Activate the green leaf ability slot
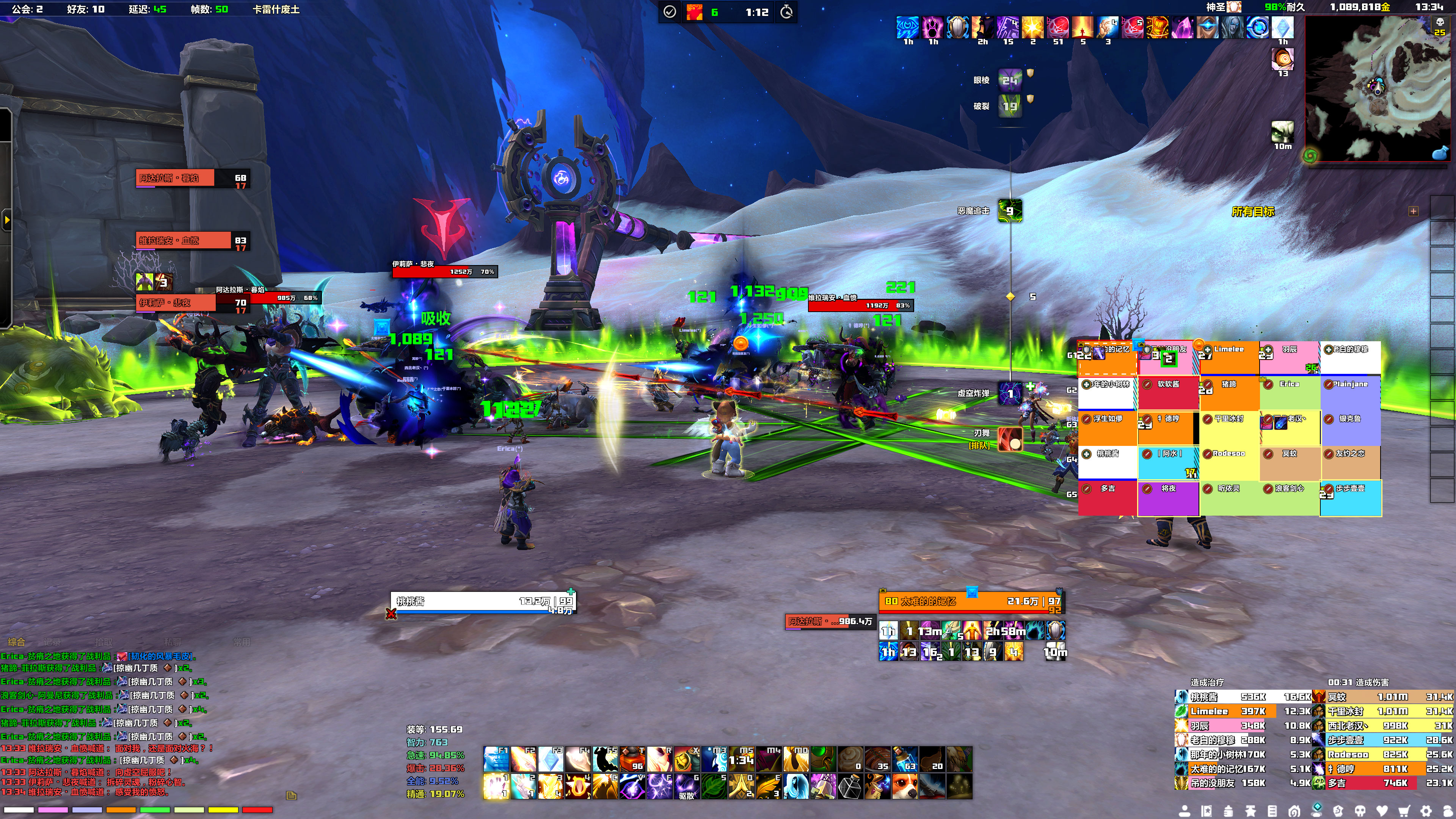The width and height of the screenshot is (1456, 819). point(714,786)
